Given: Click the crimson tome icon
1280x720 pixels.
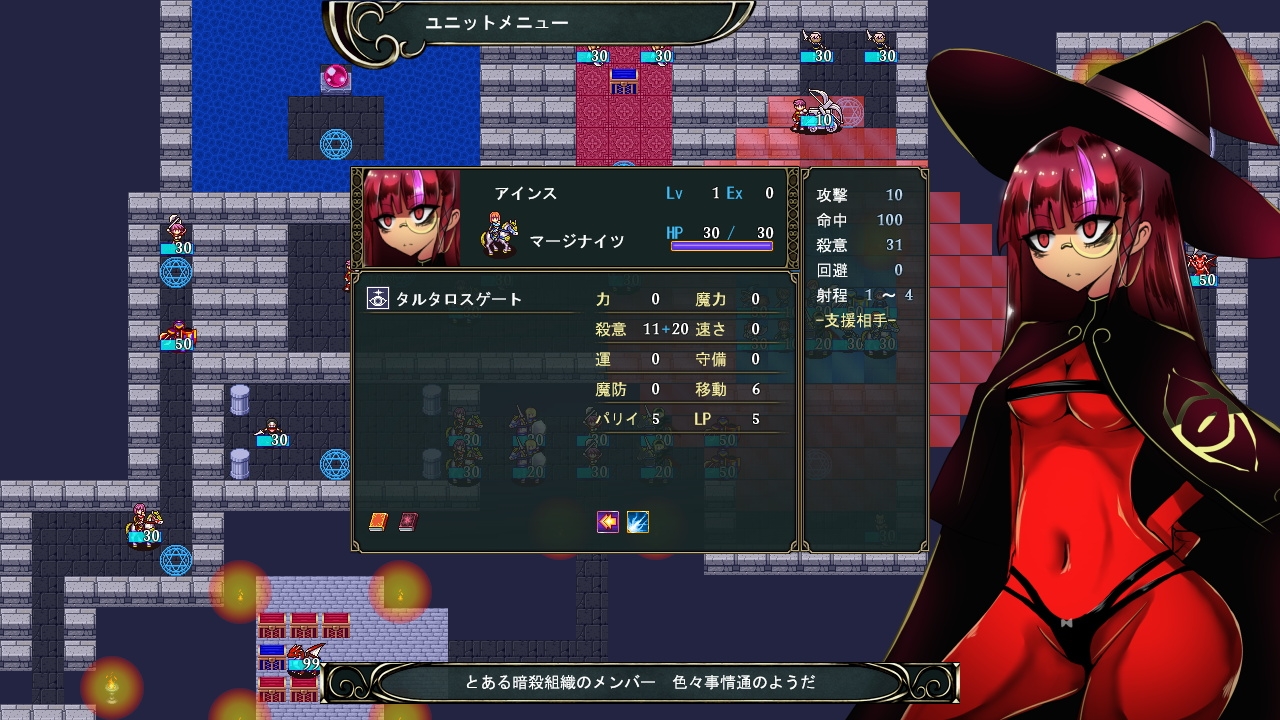Looking at the screenshot, I should (x=408, y=522).
